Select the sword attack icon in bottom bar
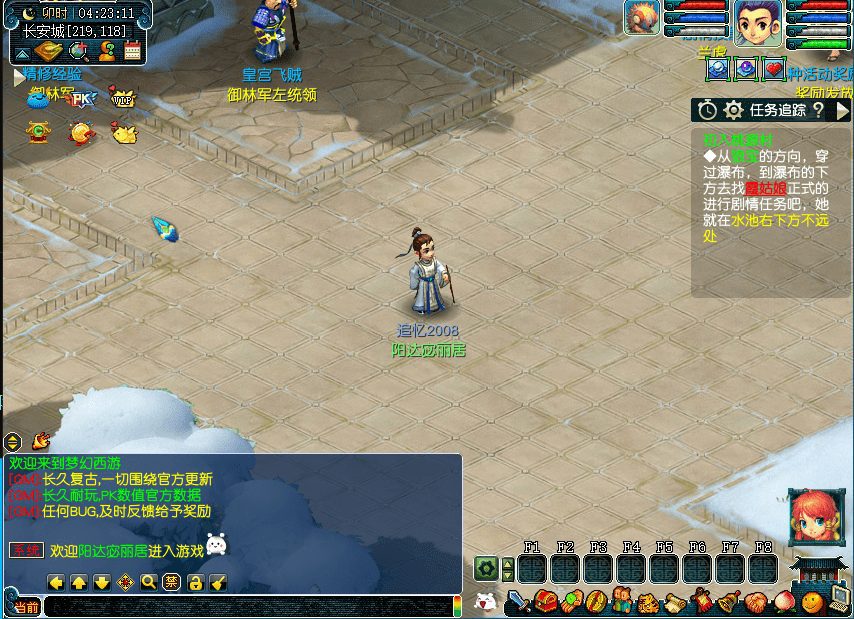854x619 pixels. 517,602
